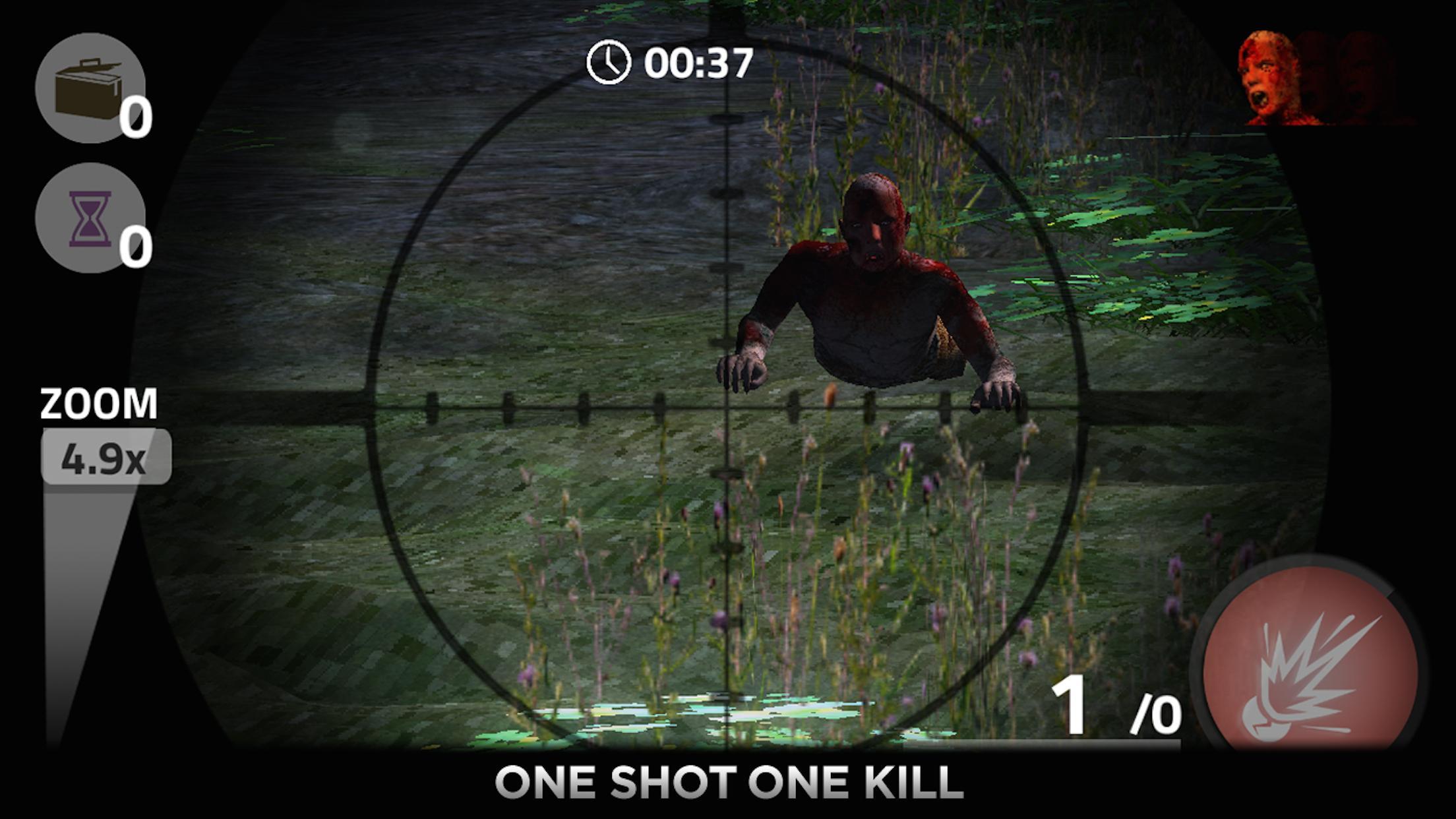Screen dimensions: 1456x819
Task: Open the 4.9x zoom level selector
Action: 106,457
